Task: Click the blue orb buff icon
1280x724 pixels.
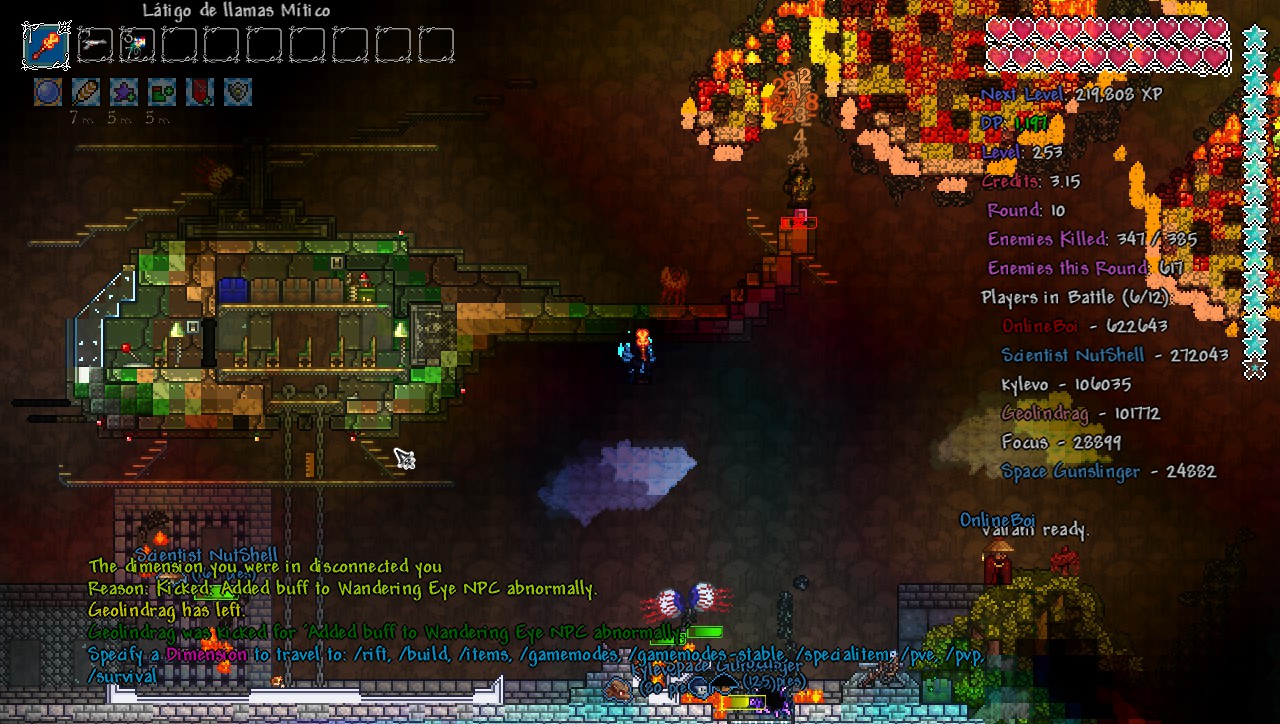Action: pos(48,92)
